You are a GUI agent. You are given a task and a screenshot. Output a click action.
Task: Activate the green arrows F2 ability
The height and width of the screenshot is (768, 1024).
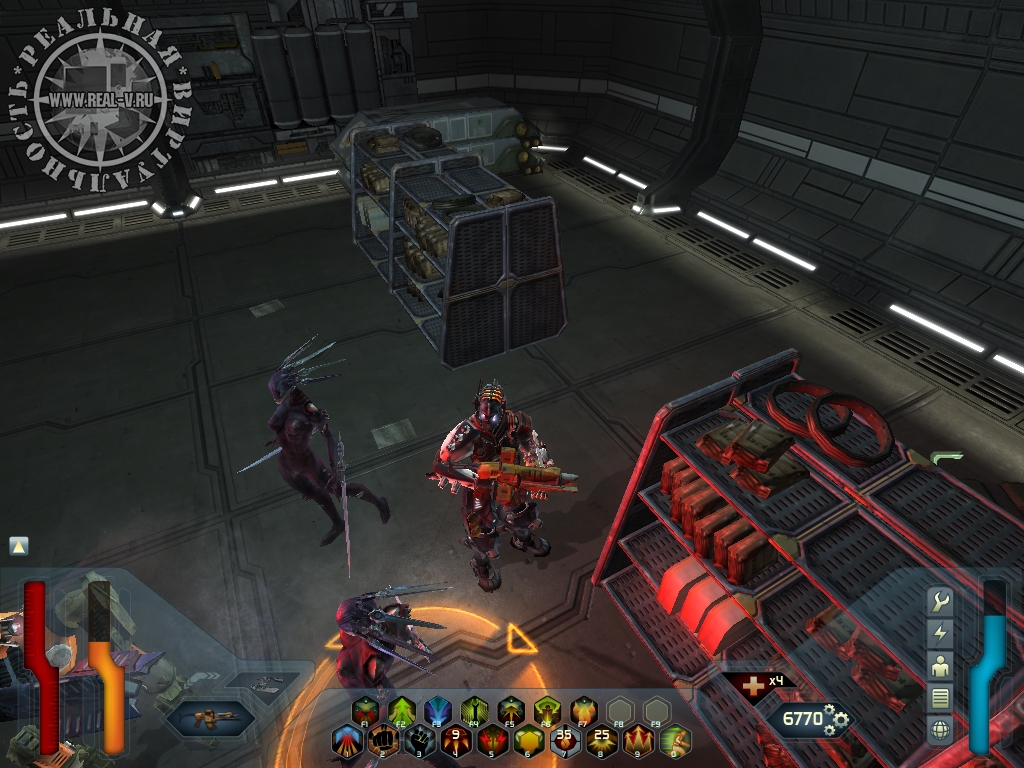coord(402,711)
